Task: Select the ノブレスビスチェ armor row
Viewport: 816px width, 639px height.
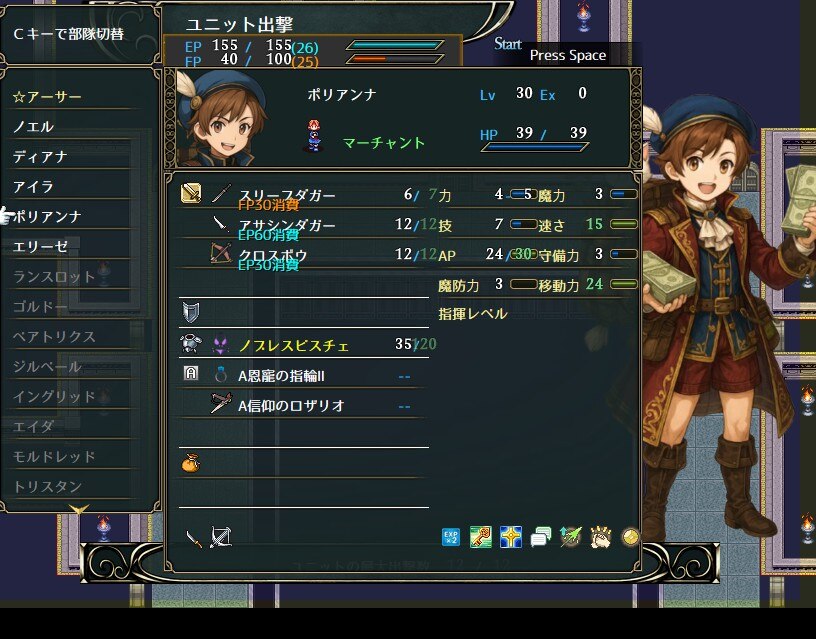Action: [x=293, y=345]
